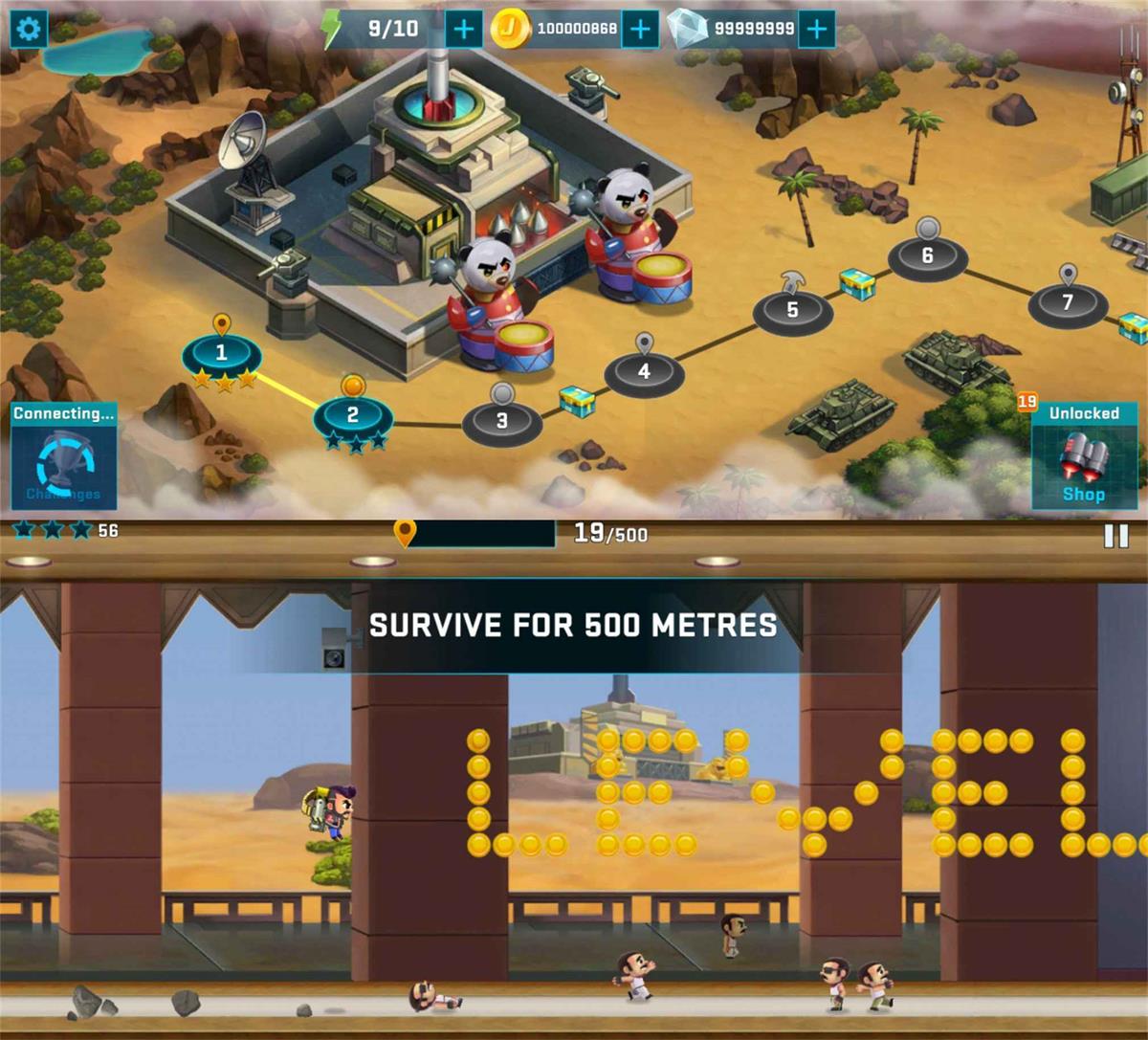This screenshot has height=1040, width=1148.
Task: Open the jetpack Shop
Action: click(x=1083, y=456)
